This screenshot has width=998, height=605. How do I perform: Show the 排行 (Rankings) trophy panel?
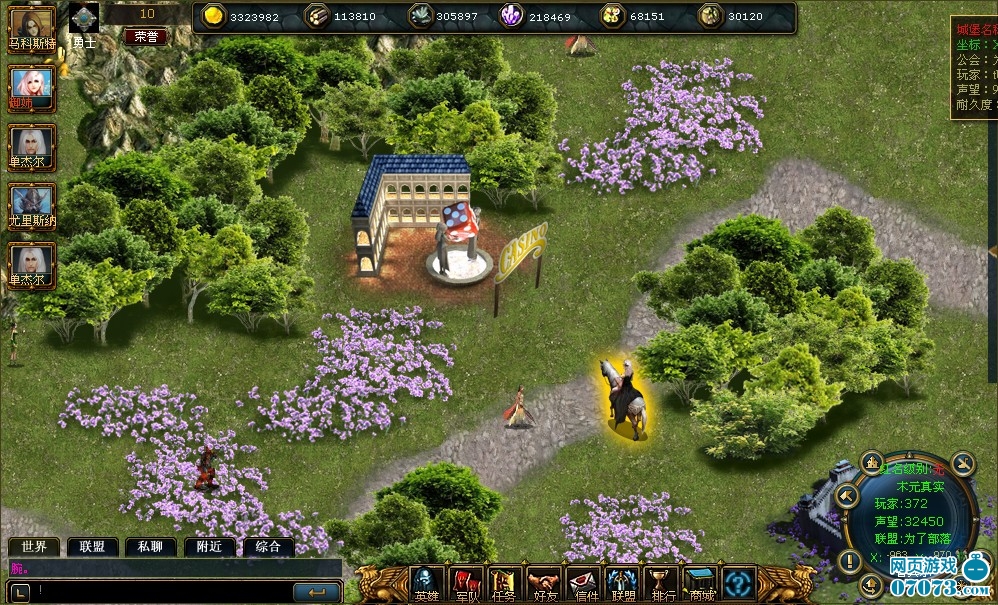(661, 584)
